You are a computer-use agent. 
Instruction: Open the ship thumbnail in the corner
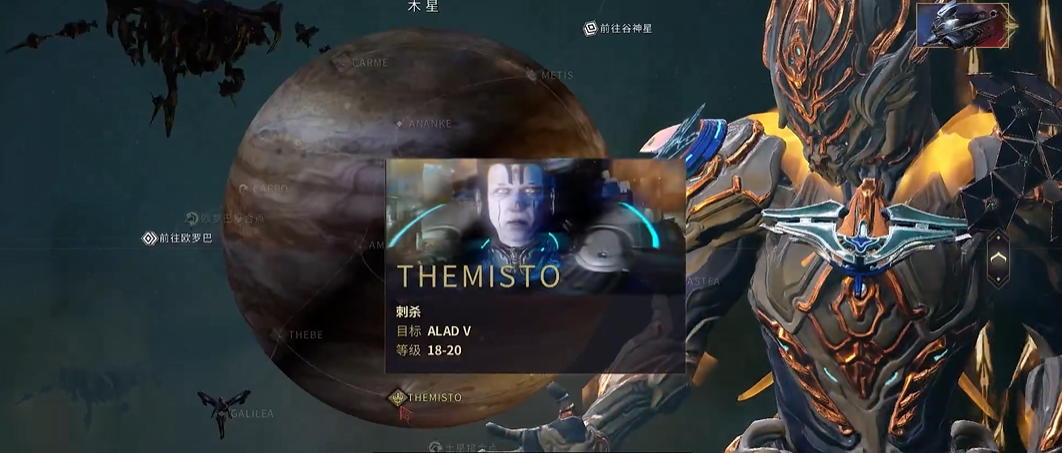tap(961, 25)
